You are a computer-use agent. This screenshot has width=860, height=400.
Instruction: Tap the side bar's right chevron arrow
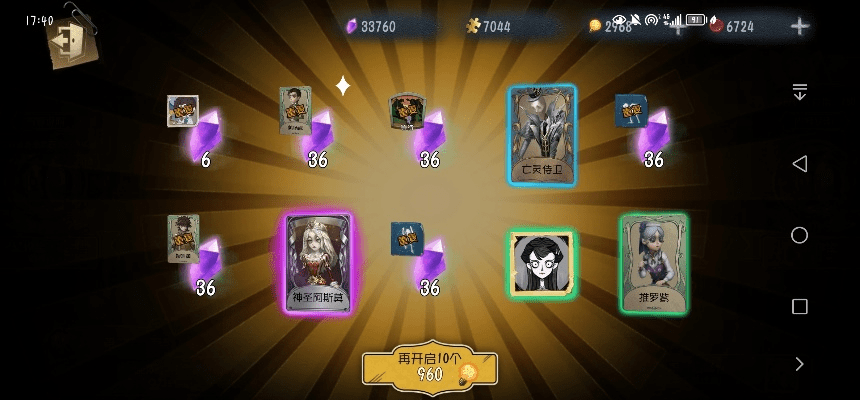click(x=799, y=364)
